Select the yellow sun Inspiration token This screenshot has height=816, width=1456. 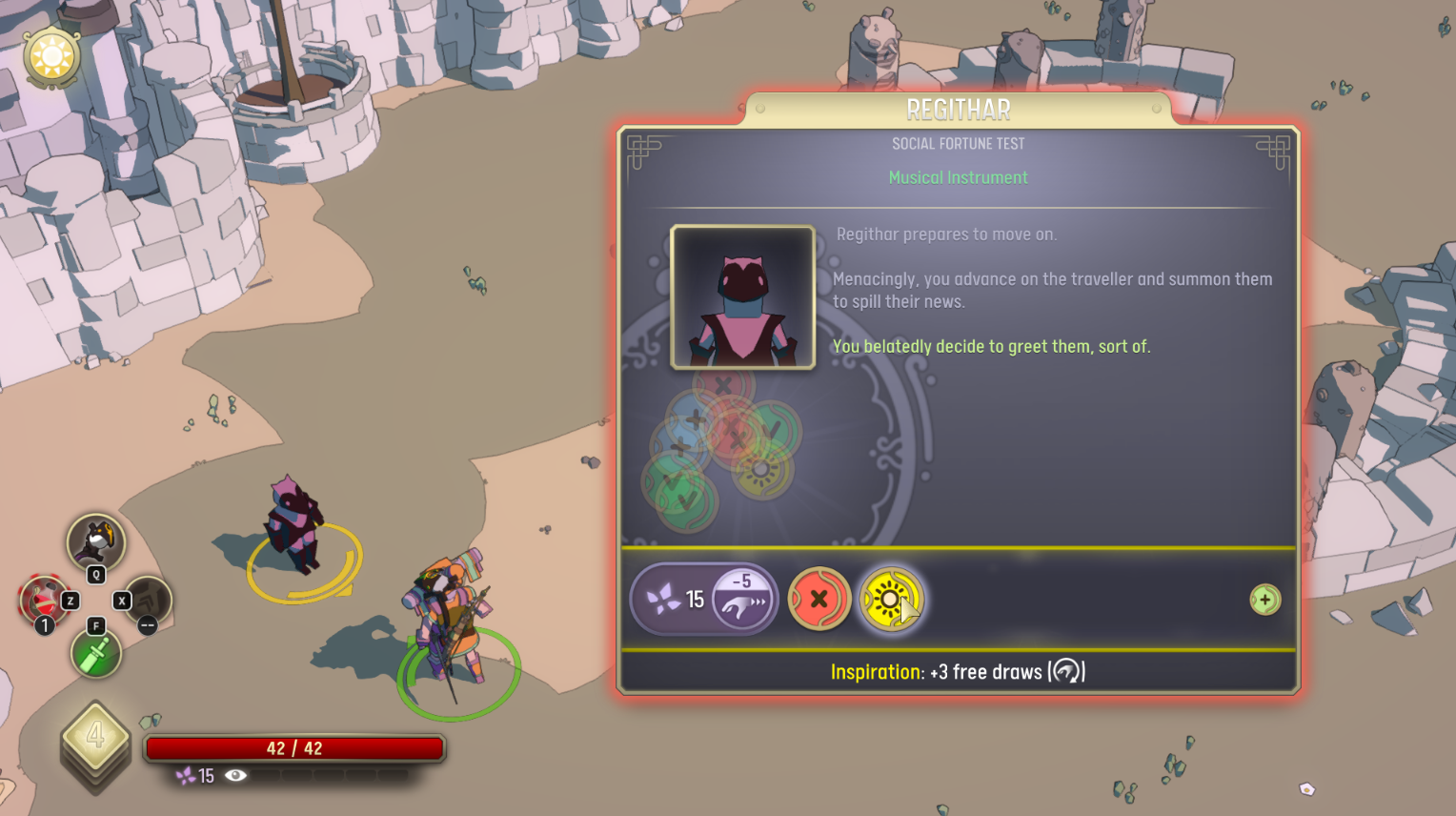(x=890, y=600)
